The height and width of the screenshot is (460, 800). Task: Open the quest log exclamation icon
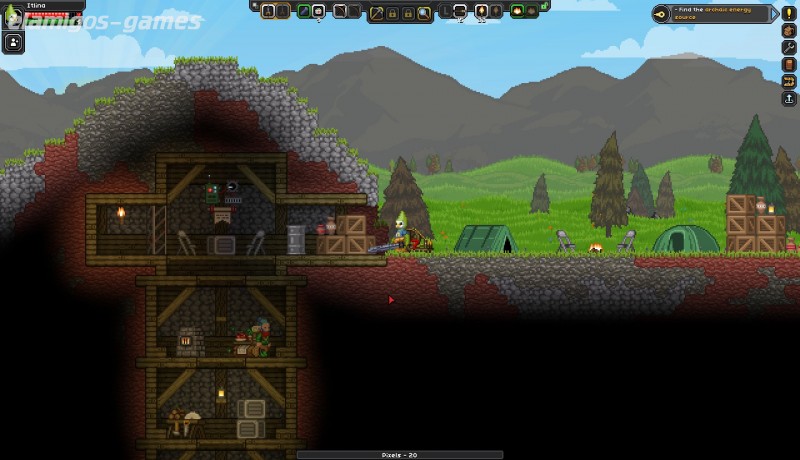(789, 13)
